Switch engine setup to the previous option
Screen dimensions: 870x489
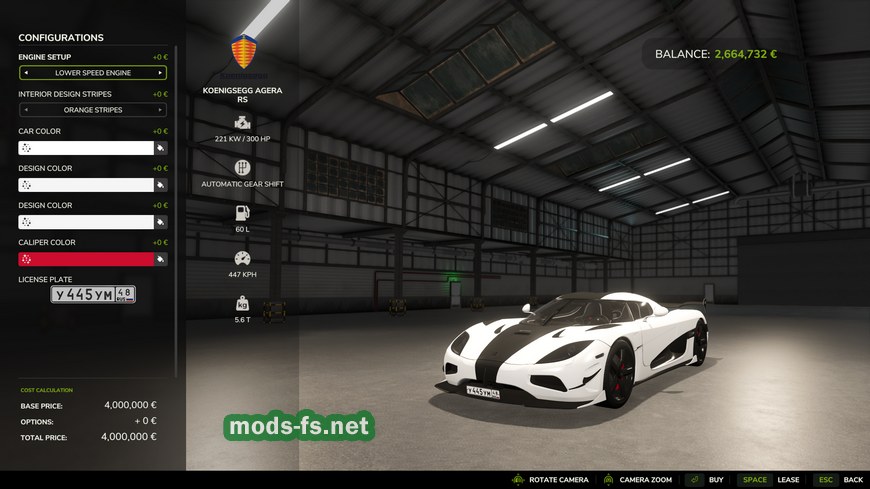(x=26, y=73)
